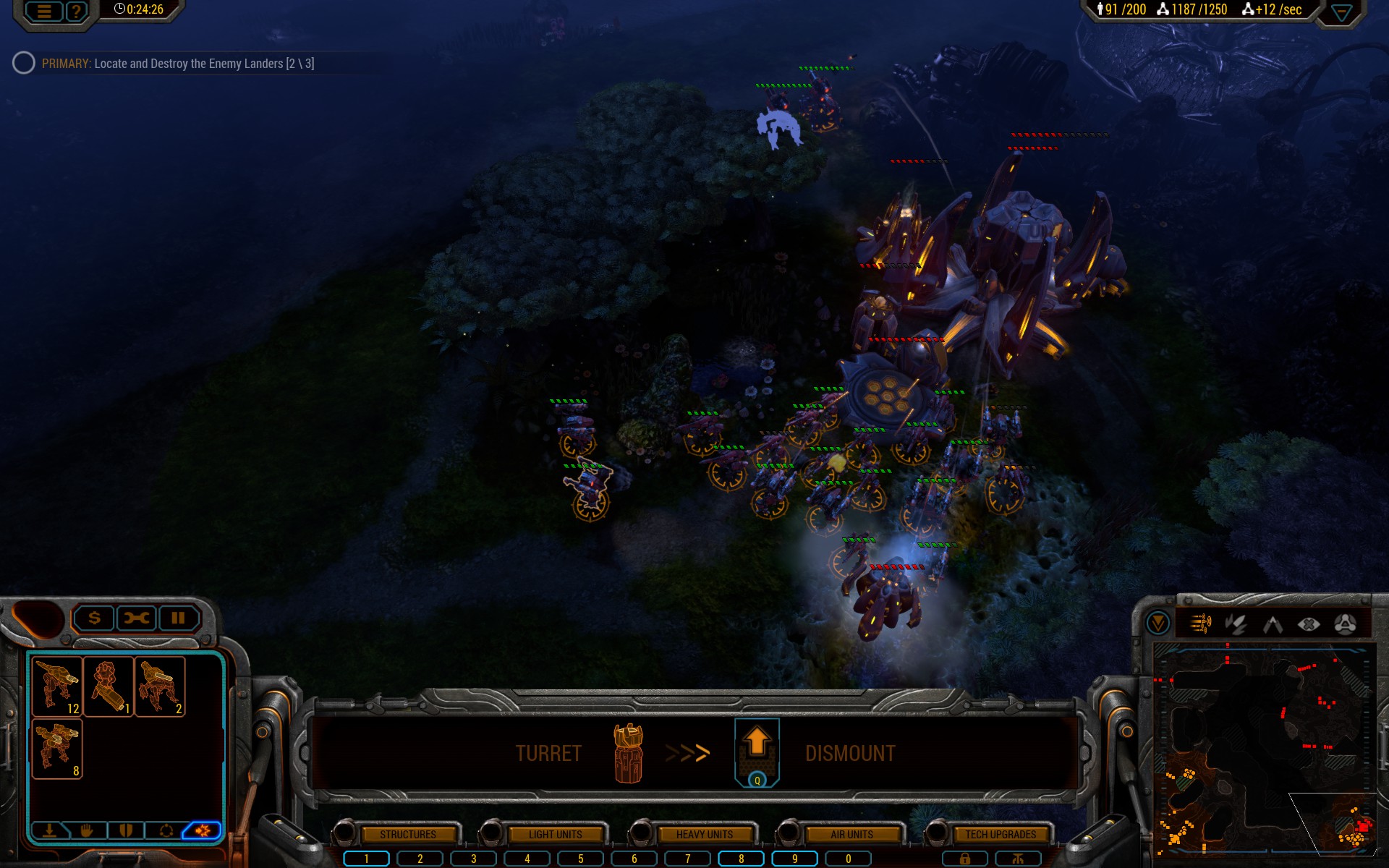Viewport: 1389px width, 868px height.
Task: Toggle the padlock button
Action: [x=964, y=859]
